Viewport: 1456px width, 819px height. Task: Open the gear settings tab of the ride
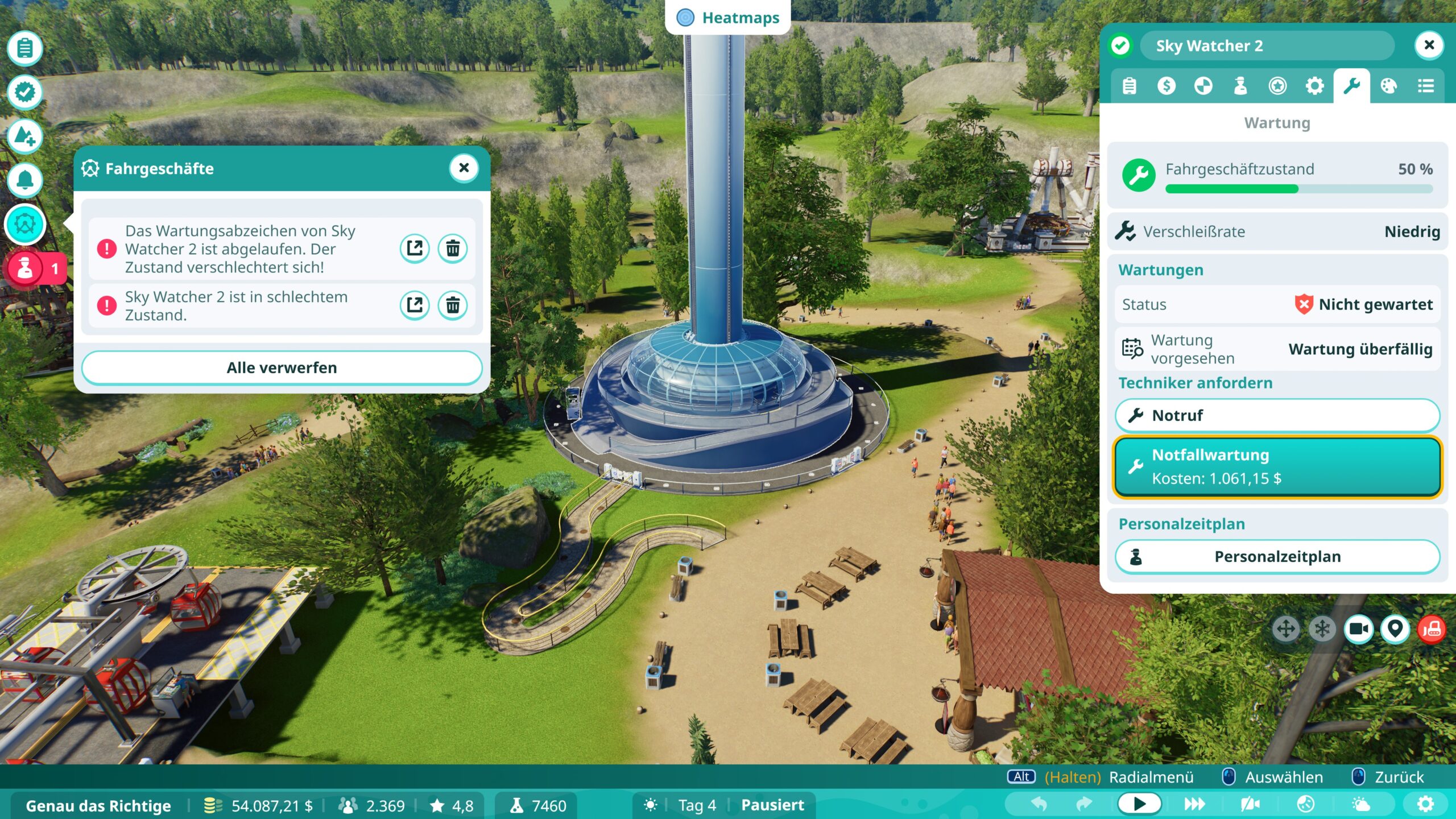click(1314, 86)
